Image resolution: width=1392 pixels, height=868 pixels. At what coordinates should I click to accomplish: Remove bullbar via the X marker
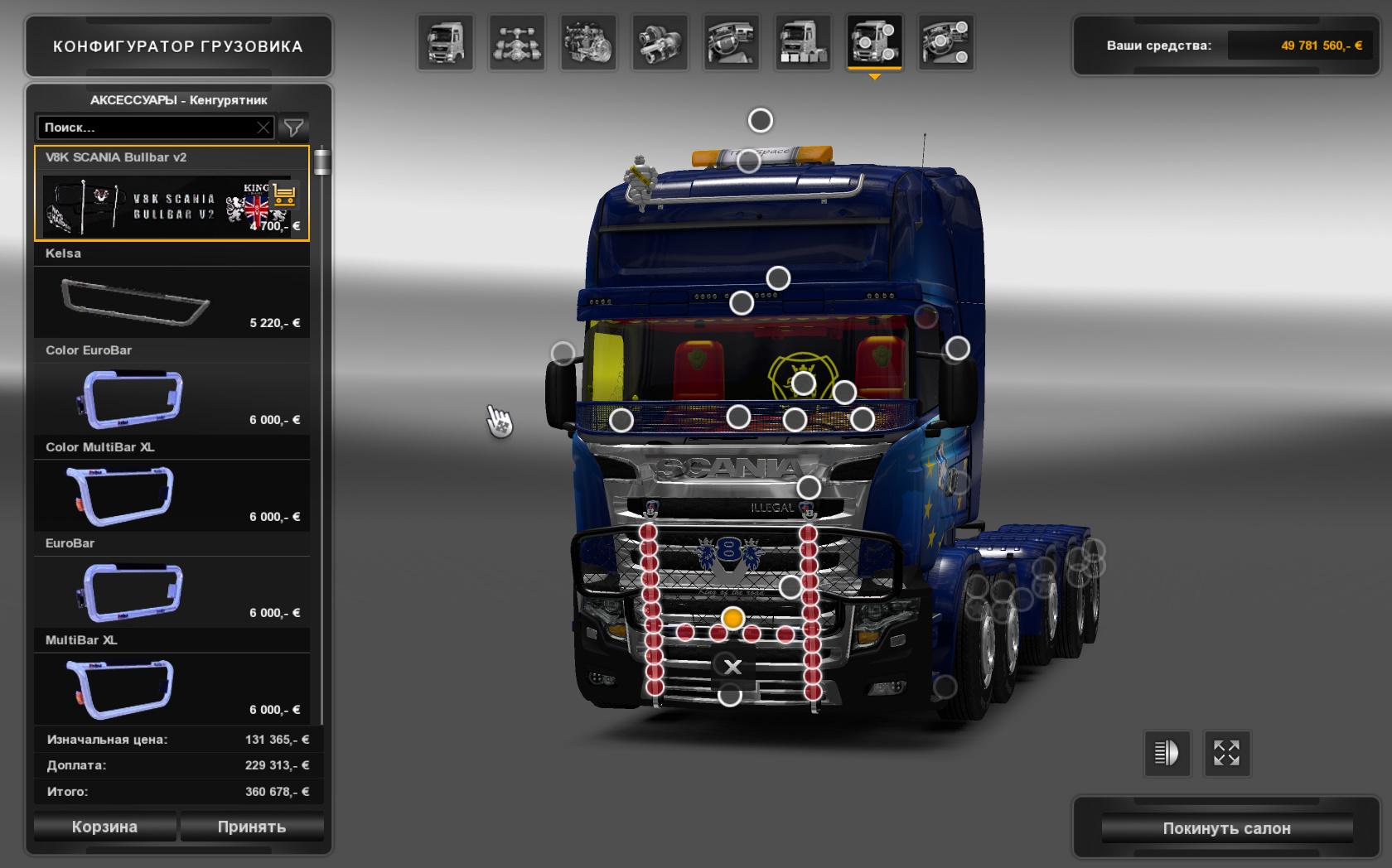tap(732, 667)
